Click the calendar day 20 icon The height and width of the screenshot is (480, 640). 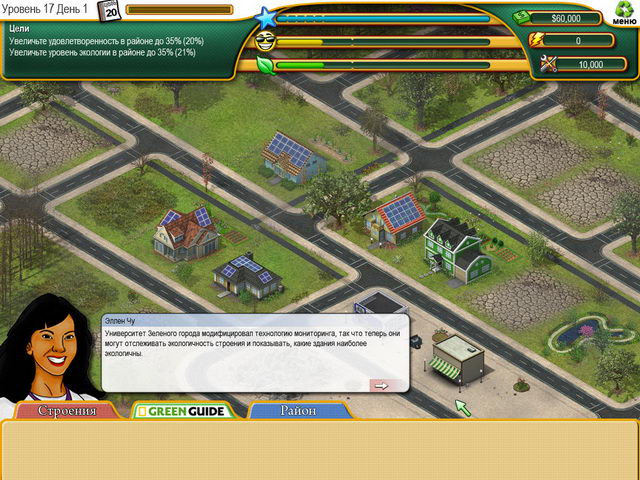(109, 11)
